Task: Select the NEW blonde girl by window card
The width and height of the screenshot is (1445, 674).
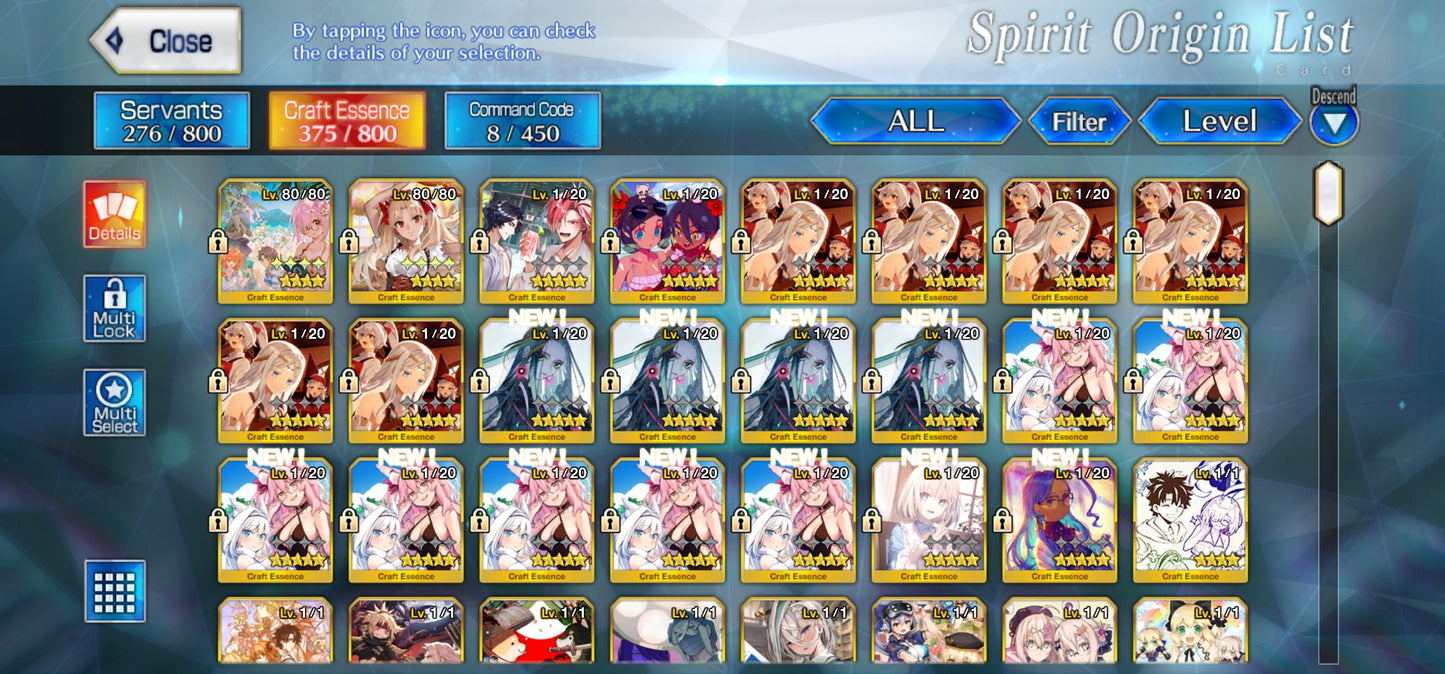Action: pos(929,520)
